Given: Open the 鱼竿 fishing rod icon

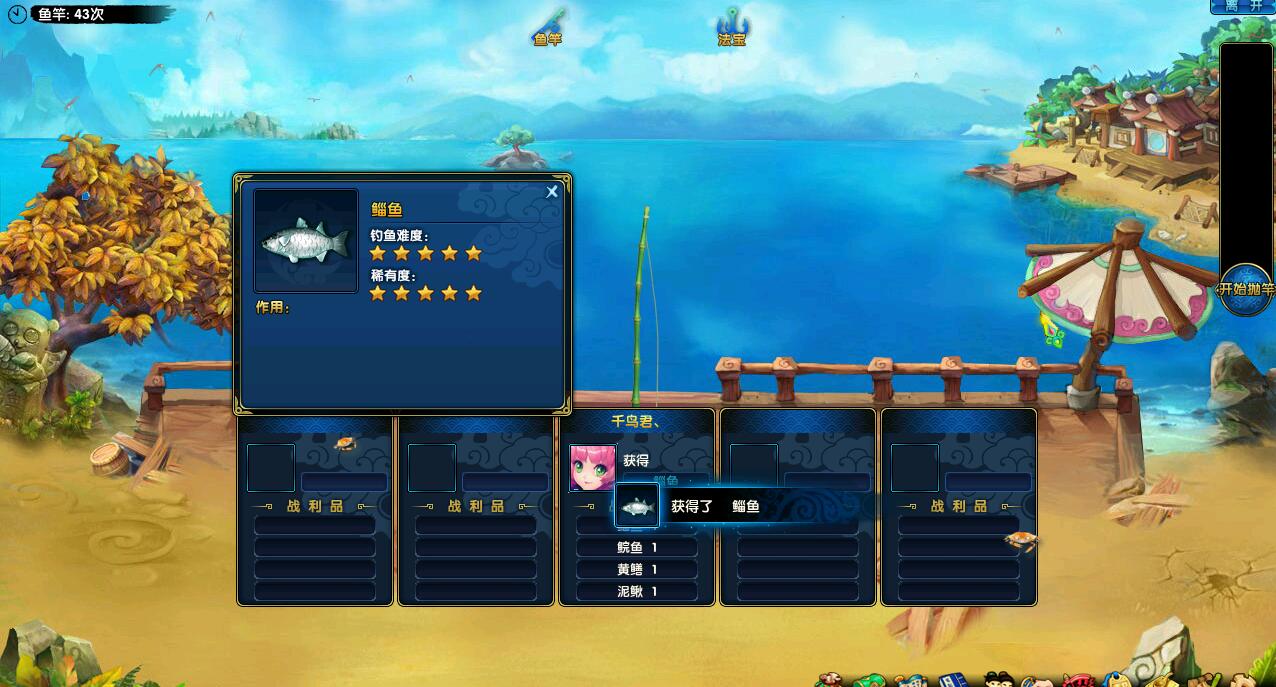Looking at the screenshot, I should pyautogui.click(x=548, y=26).
